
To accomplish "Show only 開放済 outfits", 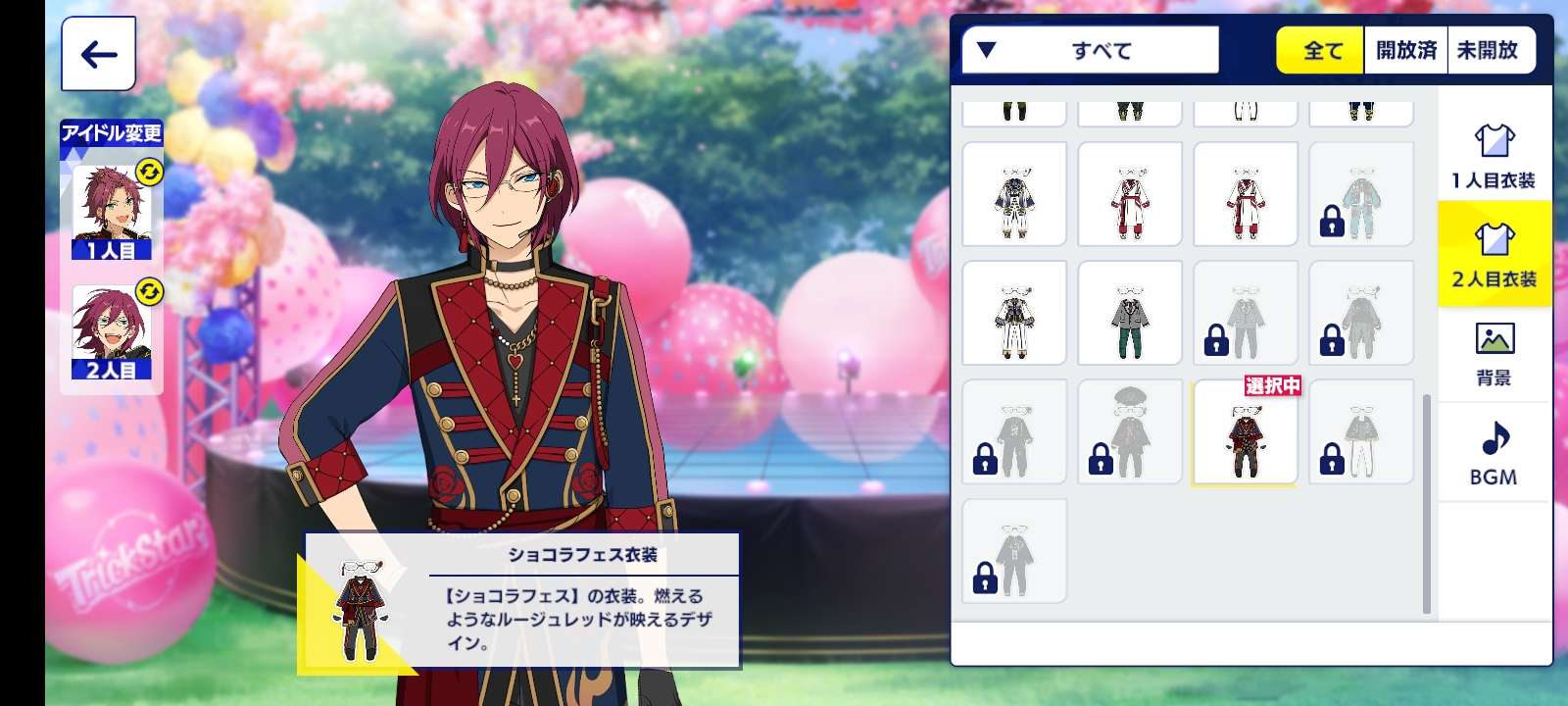I will (1405, 50).
